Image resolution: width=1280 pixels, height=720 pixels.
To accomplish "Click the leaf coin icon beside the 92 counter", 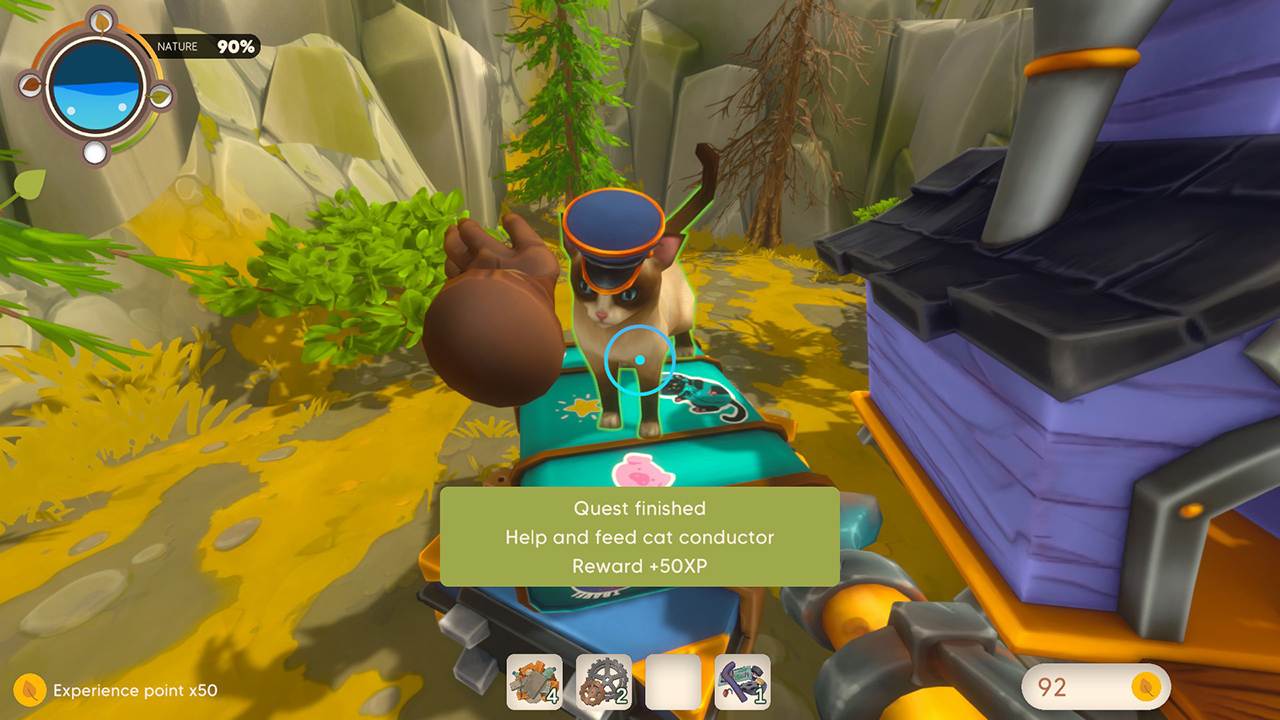I will pyautogui.click(x=1146, y=687).
